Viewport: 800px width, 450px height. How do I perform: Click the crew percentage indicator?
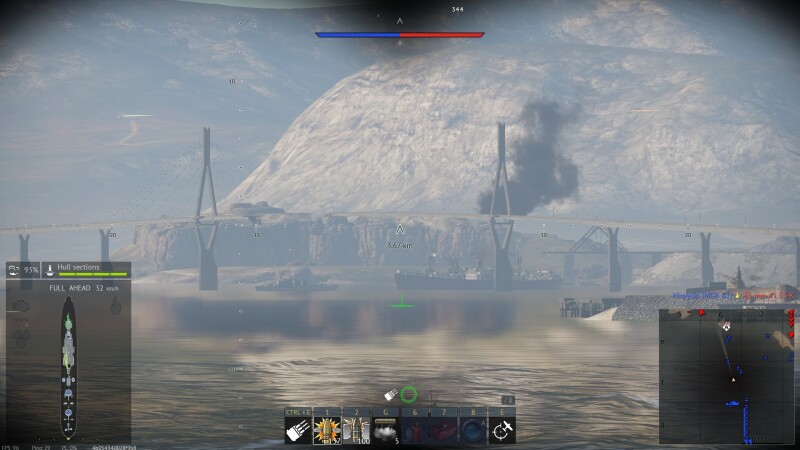(23, 270)
